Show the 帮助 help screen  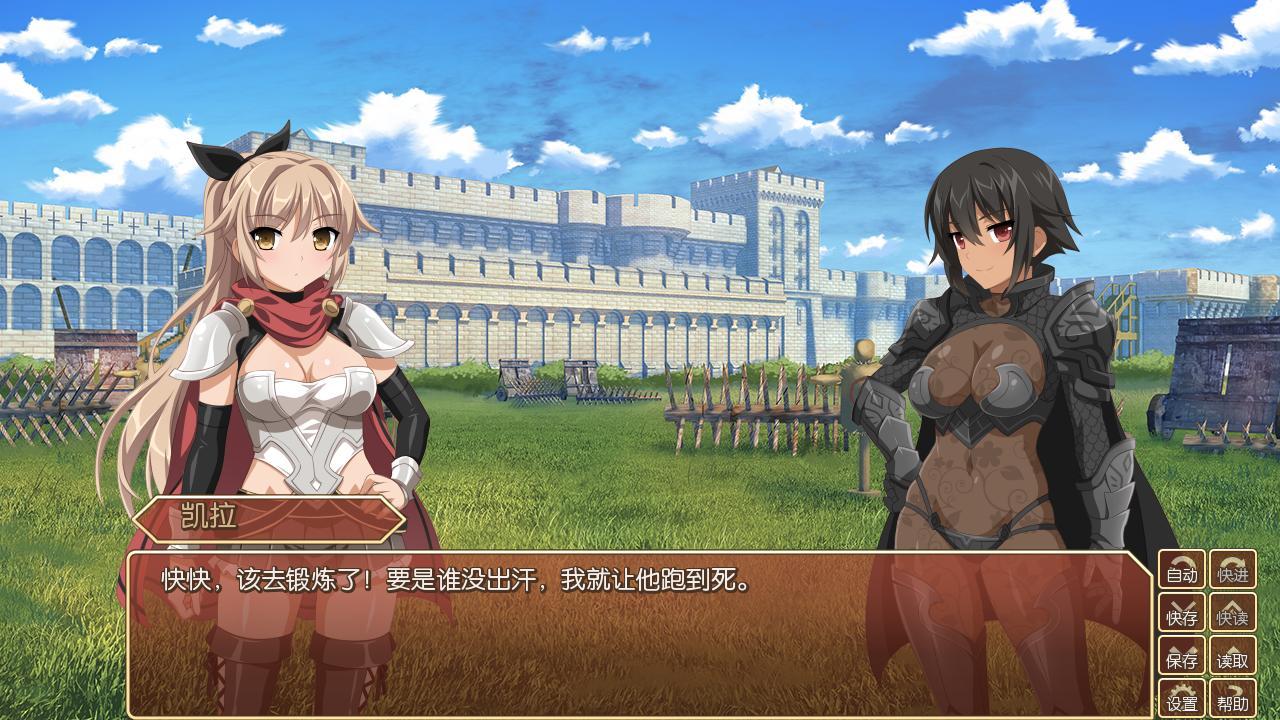(1233, 698)
